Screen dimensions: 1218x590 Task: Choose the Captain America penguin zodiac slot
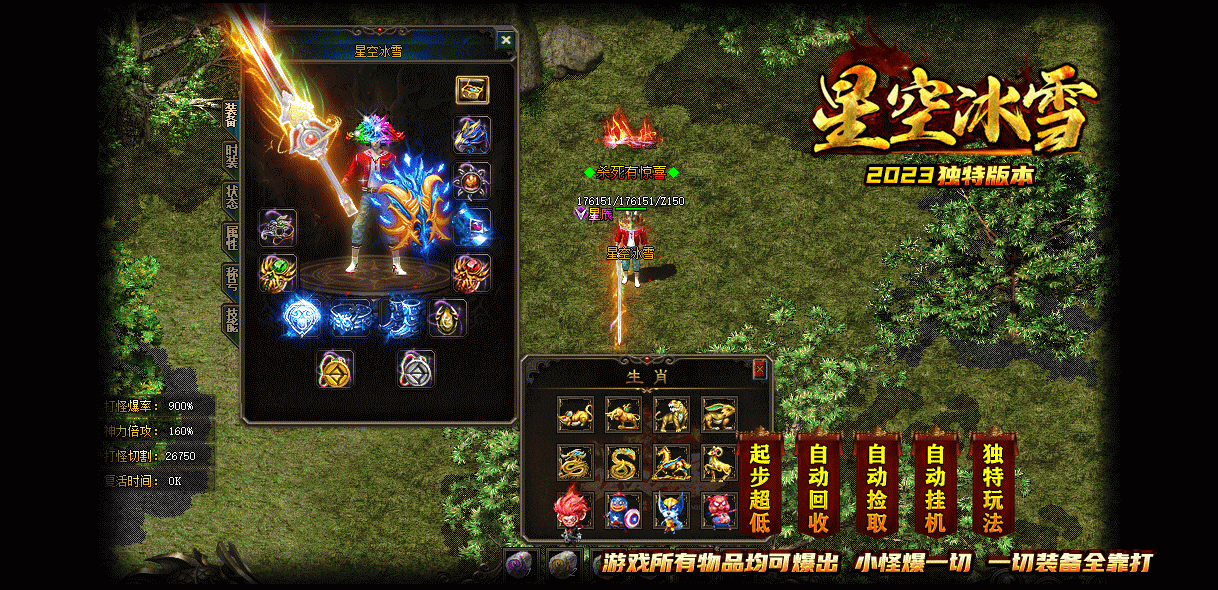[x=623, y=510]
